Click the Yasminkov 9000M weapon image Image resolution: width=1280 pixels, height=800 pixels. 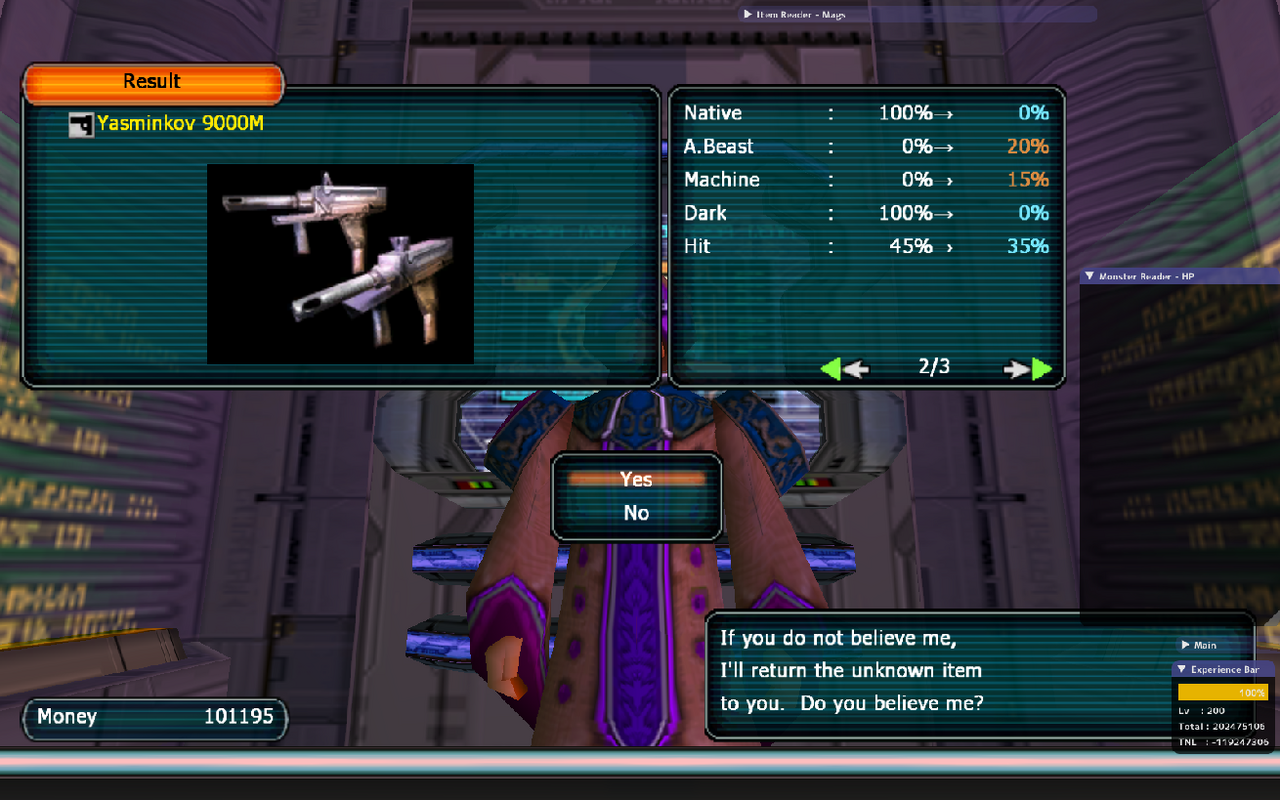(340, 263)
